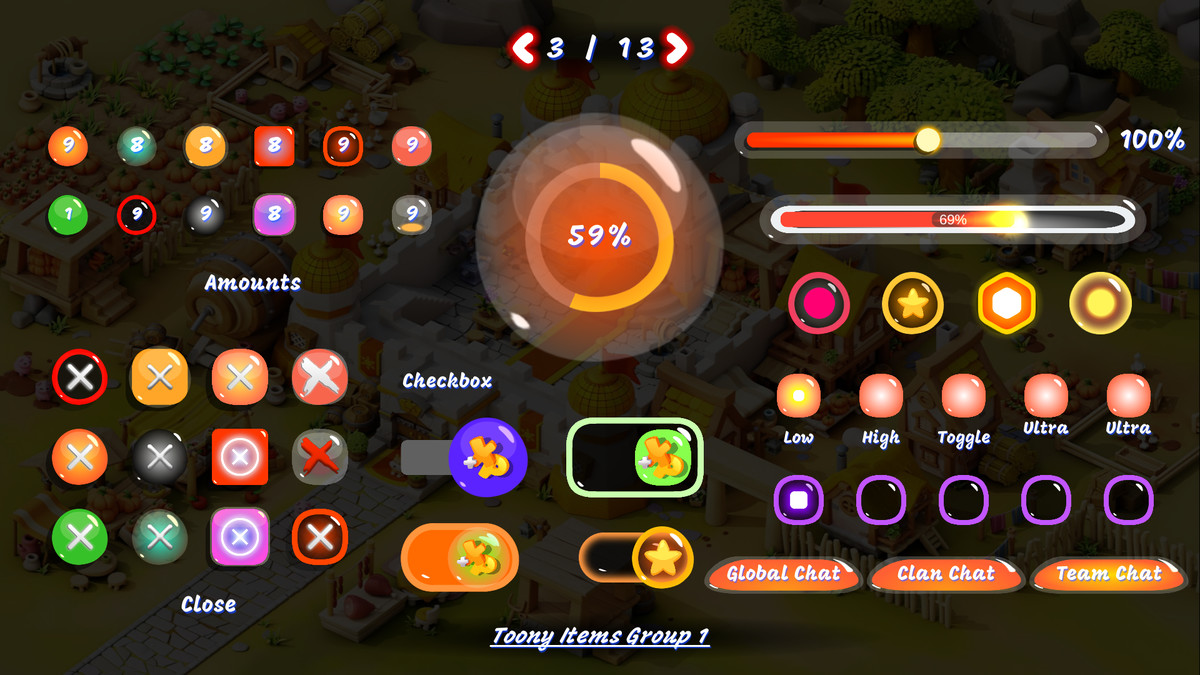This screenshot has width=1200, height=675.
Task: Switch to the Team Chat tab
Action: point(1109,575)
